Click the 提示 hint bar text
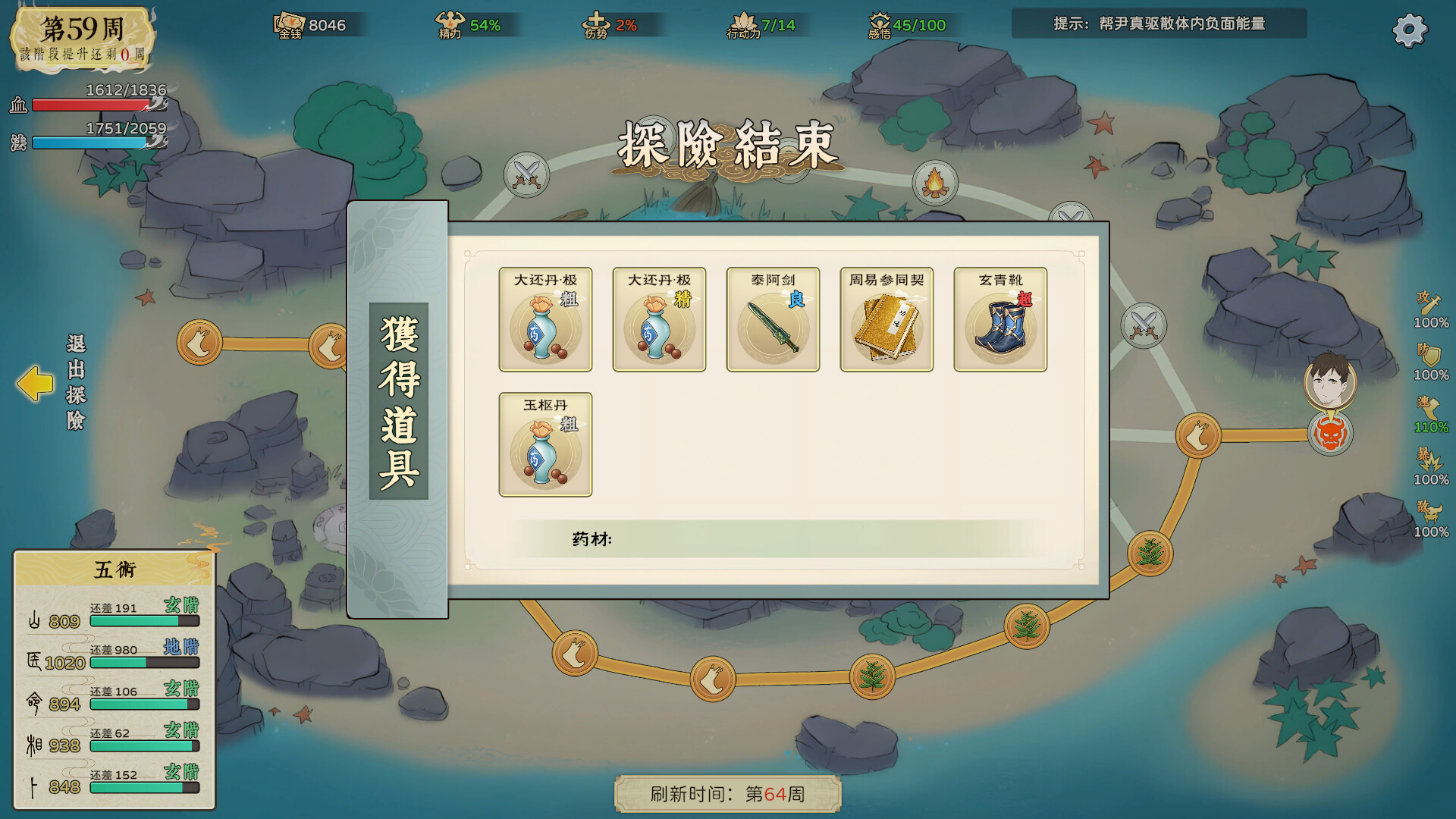This screenshot has height=819, width=1456. coord(1159,24)
